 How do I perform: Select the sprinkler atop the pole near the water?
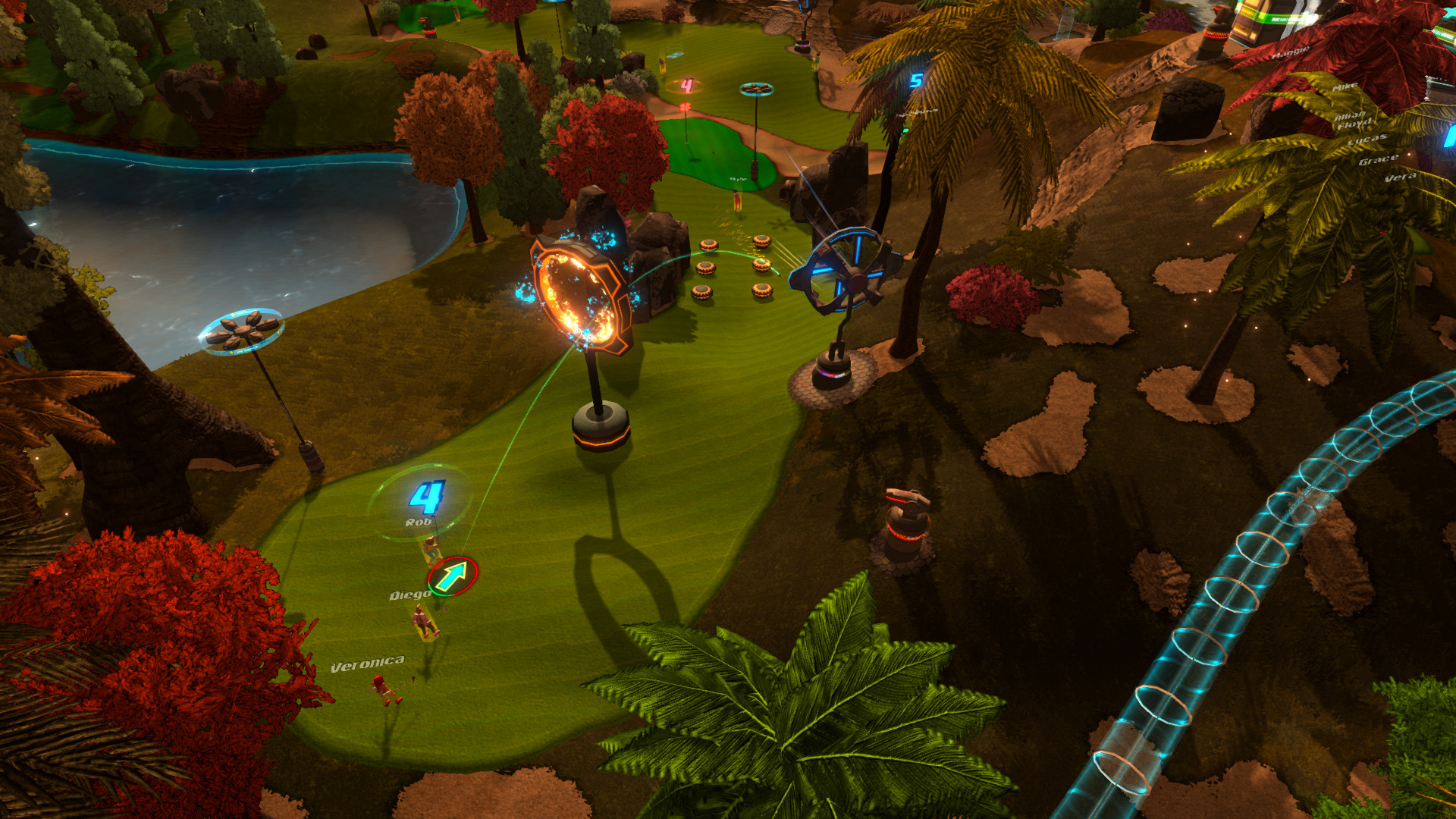(x=244, y=330)
